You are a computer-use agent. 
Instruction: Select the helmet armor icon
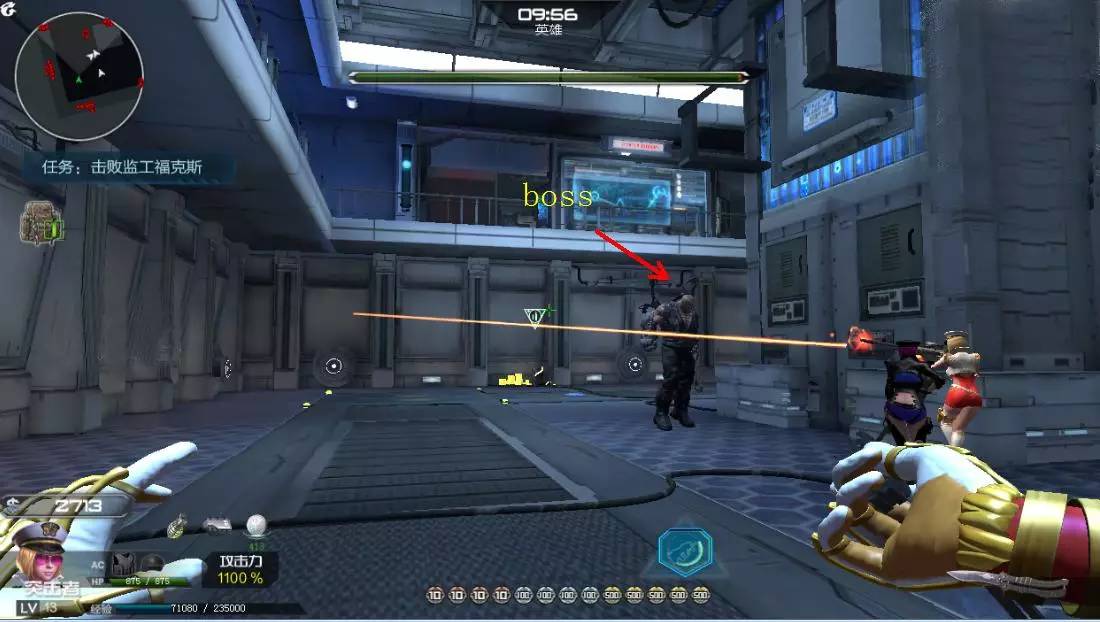(x=152, y=562)
